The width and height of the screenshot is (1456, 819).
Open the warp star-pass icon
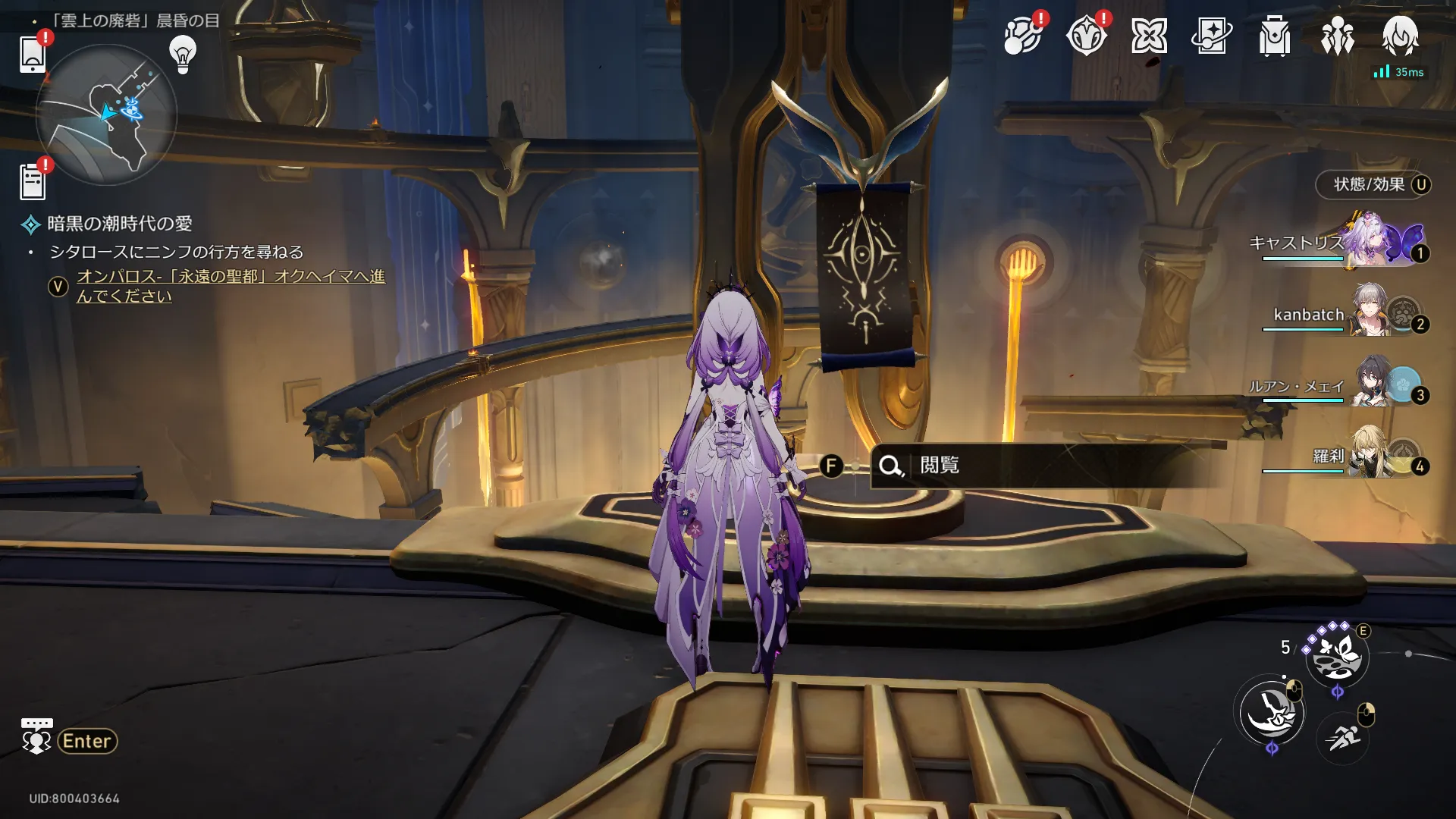[x=1211, y=36]
